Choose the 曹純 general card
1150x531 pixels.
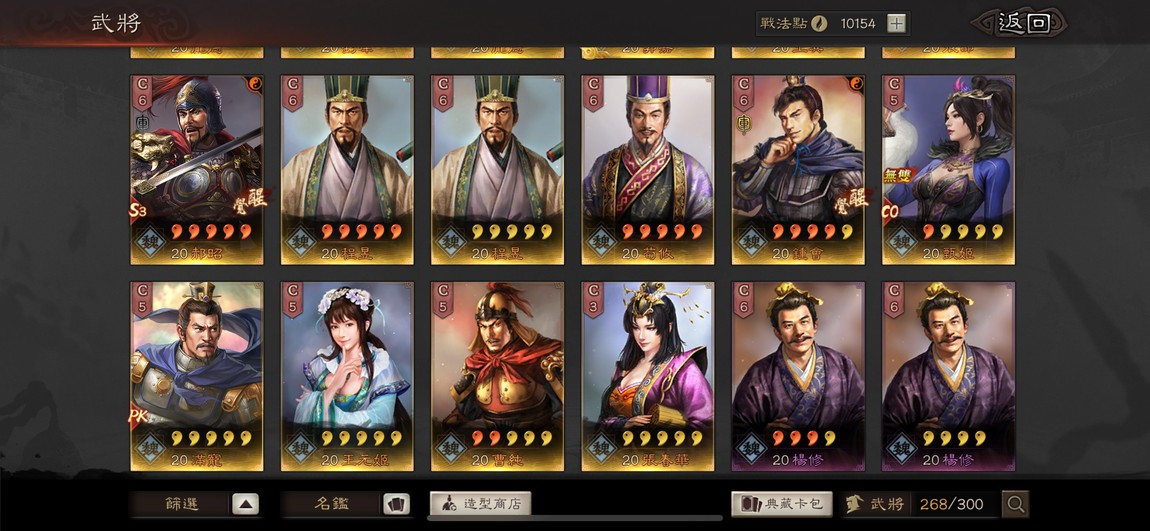coord(497,375)
